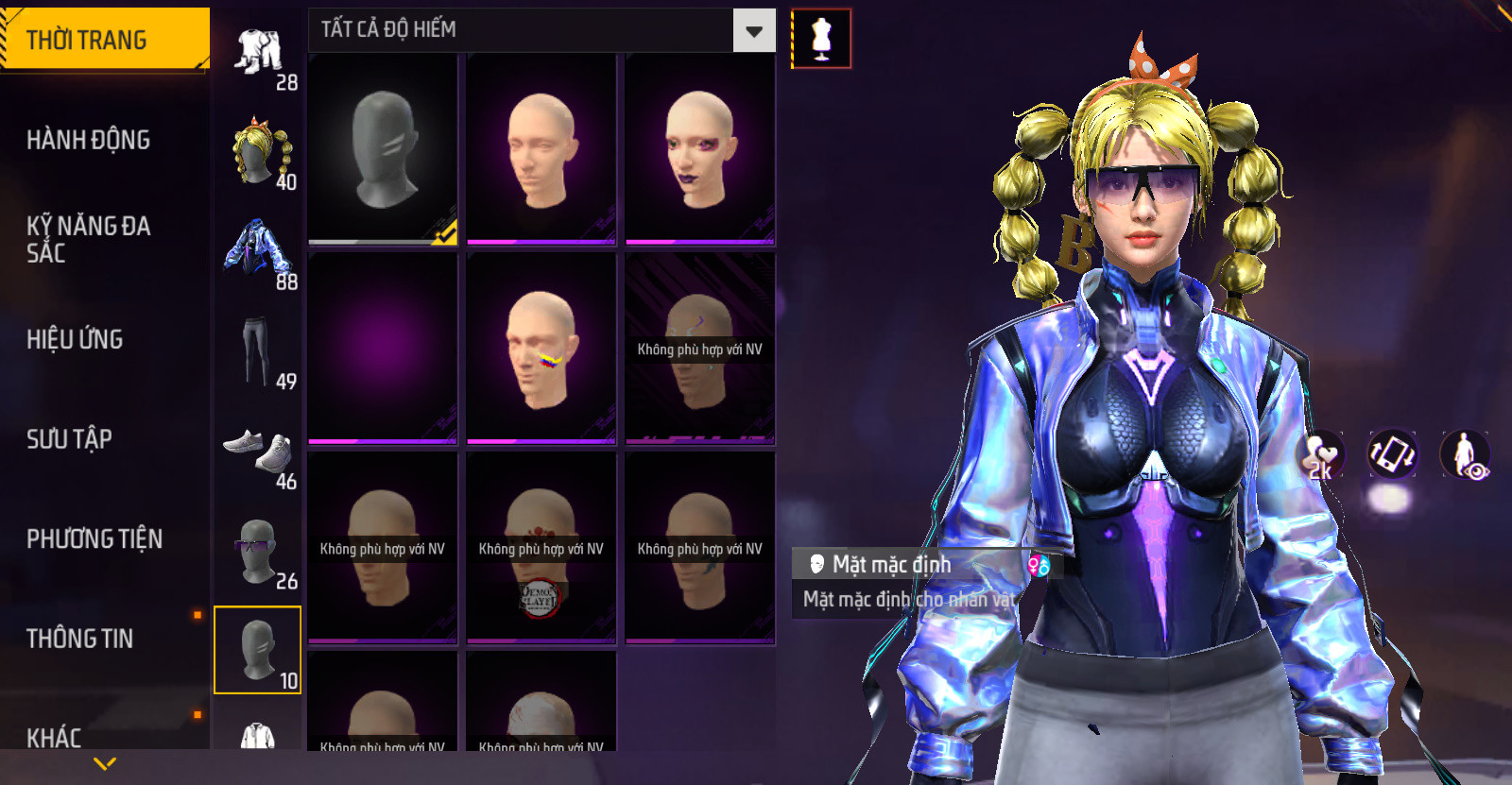Open the TẤT CẢ ĐỘ HIẾM rarity dropdown
This screenshot has width=1512, height=785.
pyautogui.click(x=753, y=31)
